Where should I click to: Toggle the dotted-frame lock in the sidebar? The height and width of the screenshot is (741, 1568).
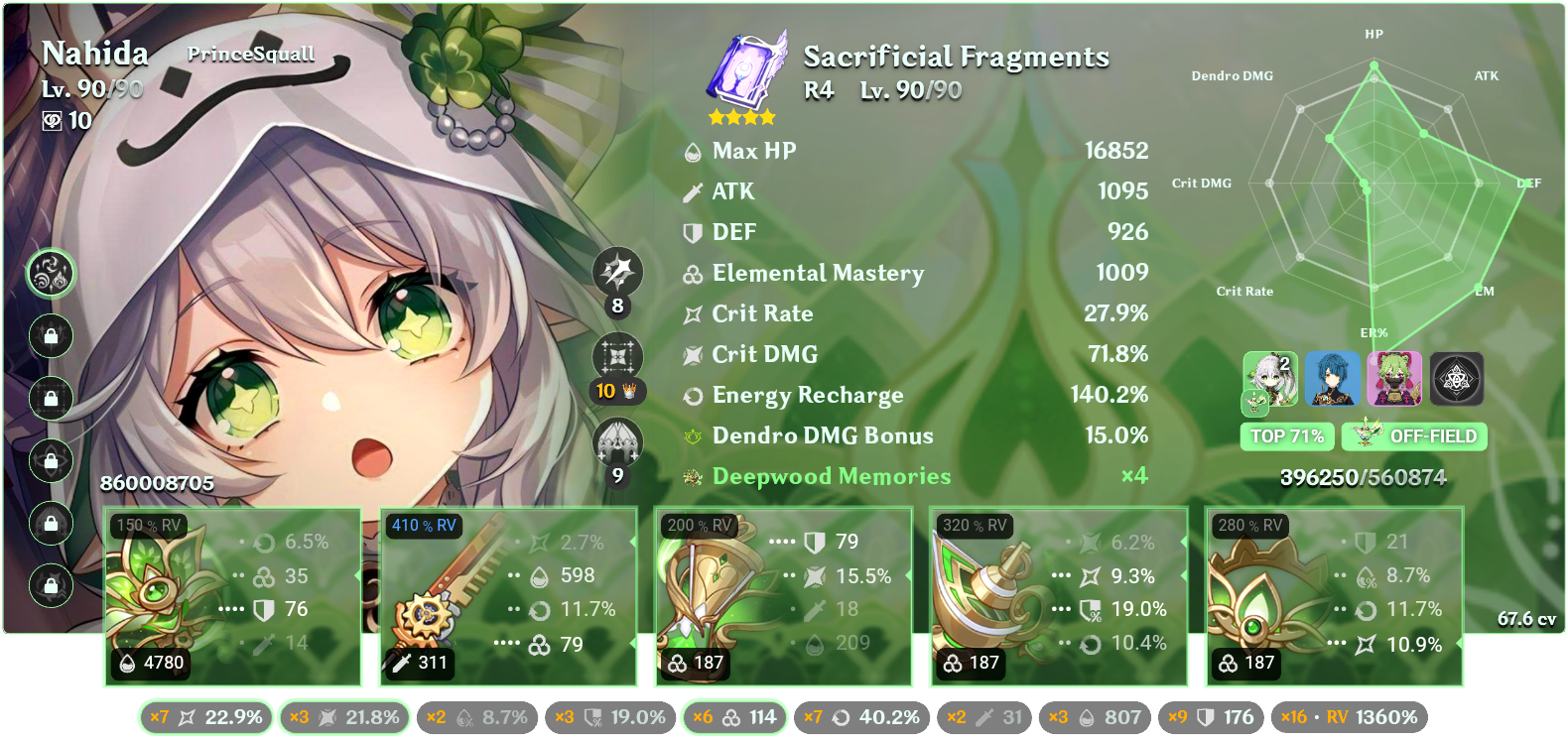point(52,399)
